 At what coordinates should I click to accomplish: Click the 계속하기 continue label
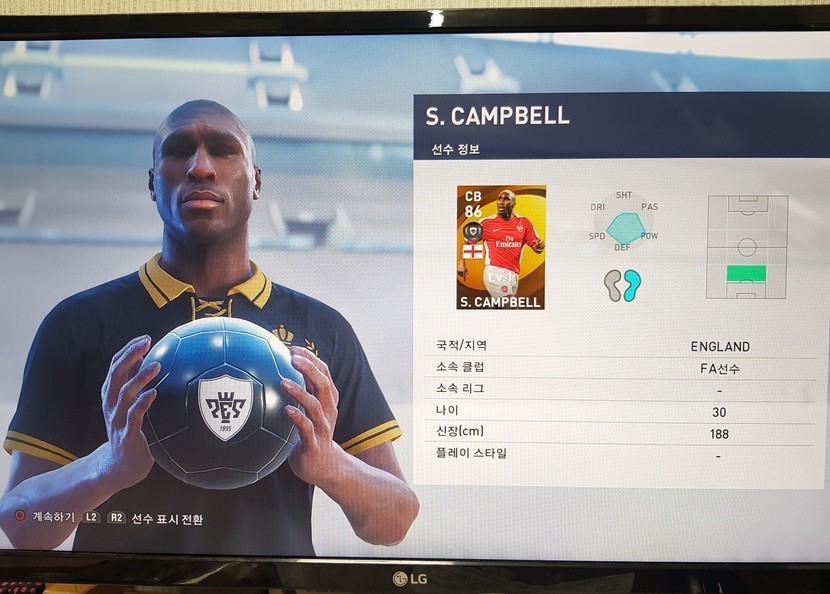[x=53, y=518]
